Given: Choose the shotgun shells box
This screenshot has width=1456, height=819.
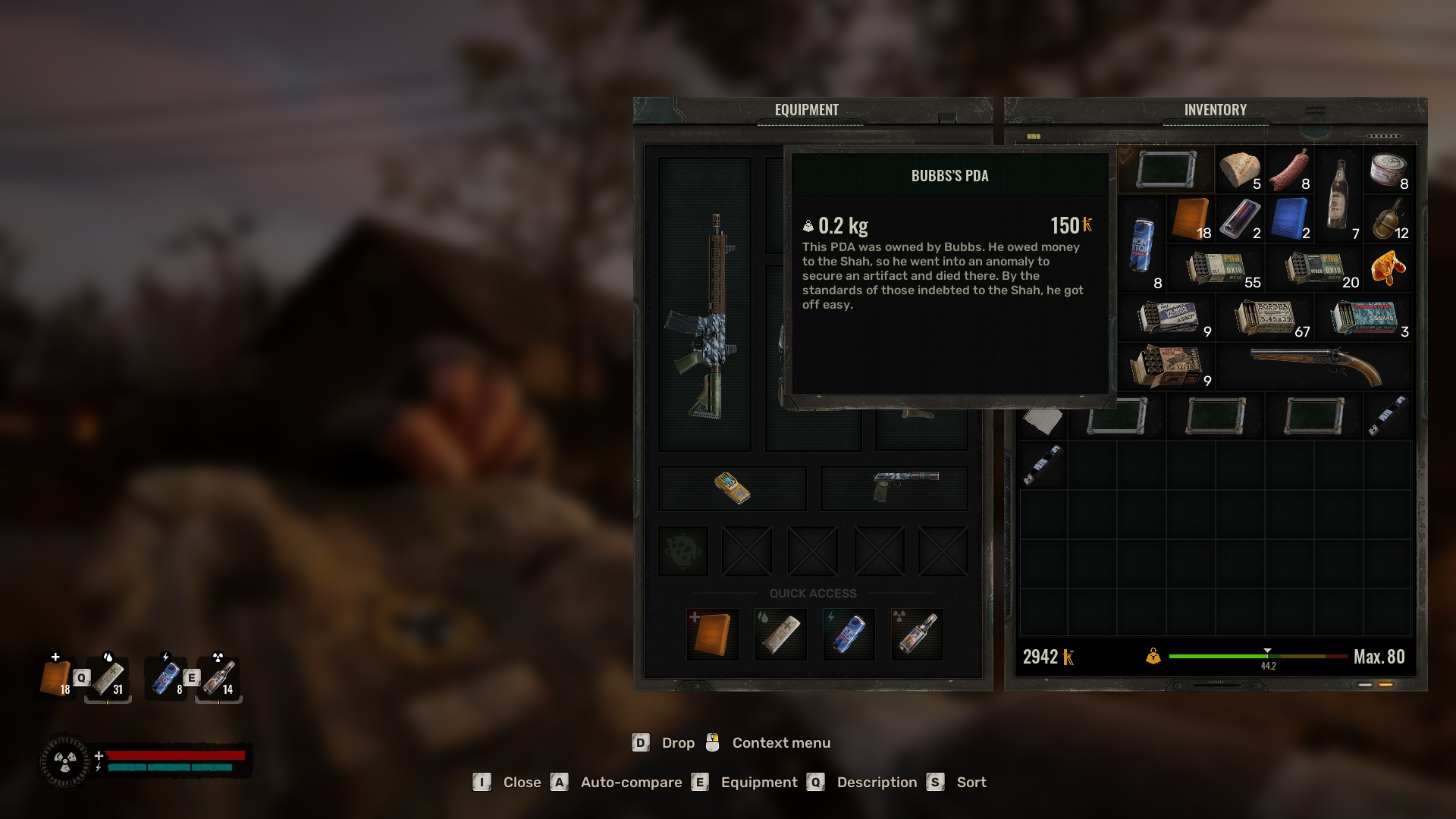Looking at the screenshot, I should pos(1166,366).
